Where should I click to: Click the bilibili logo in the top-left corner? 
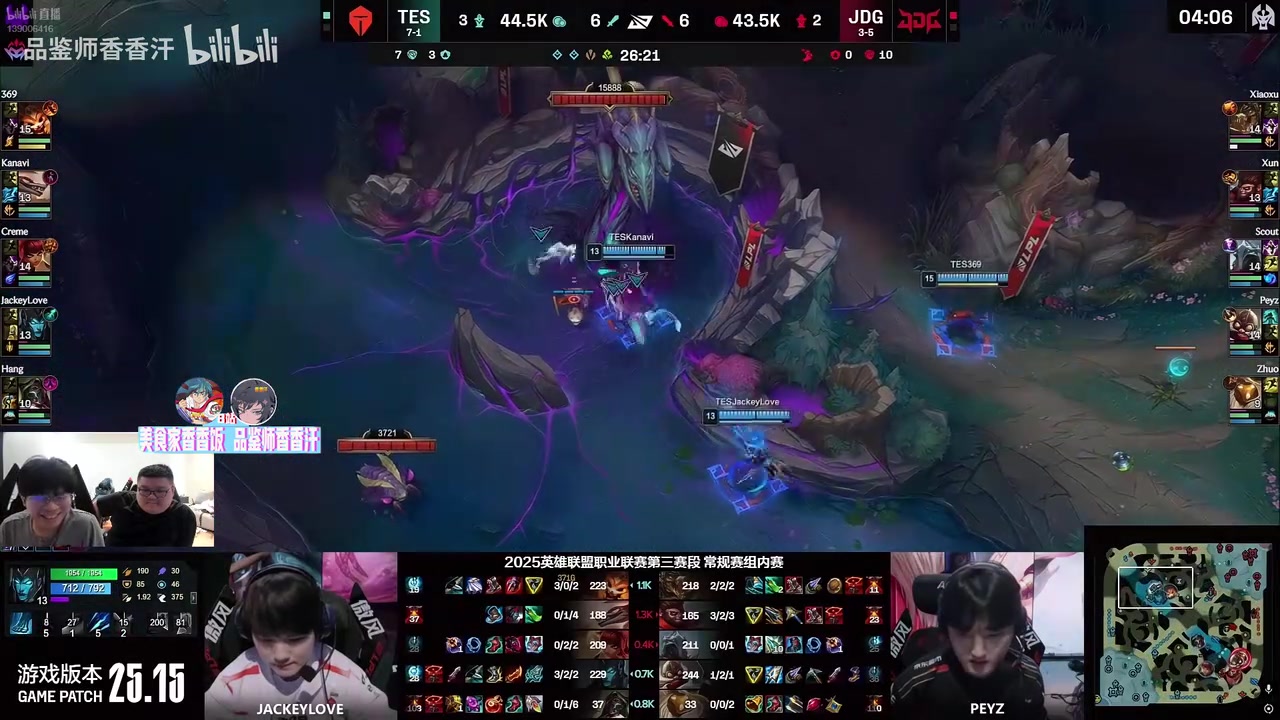point(232,45)
